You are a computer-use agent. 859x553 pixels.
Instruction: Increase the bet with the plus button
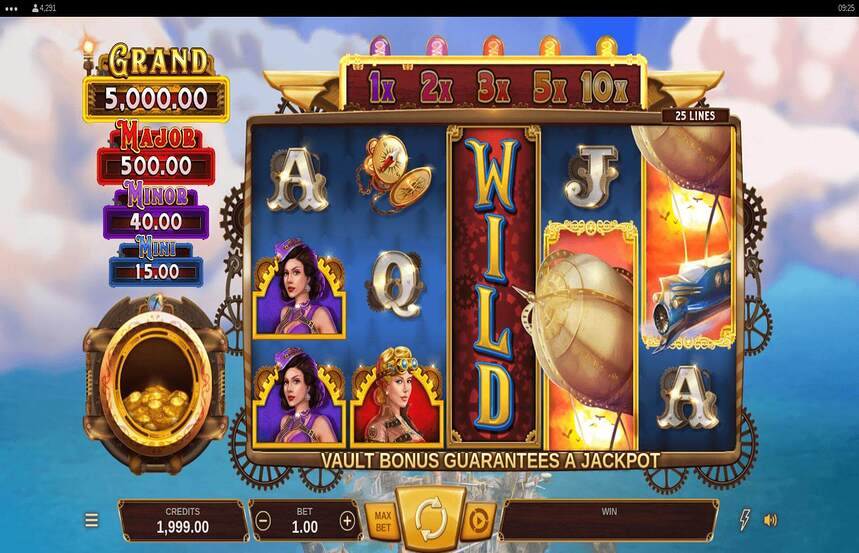347,520
